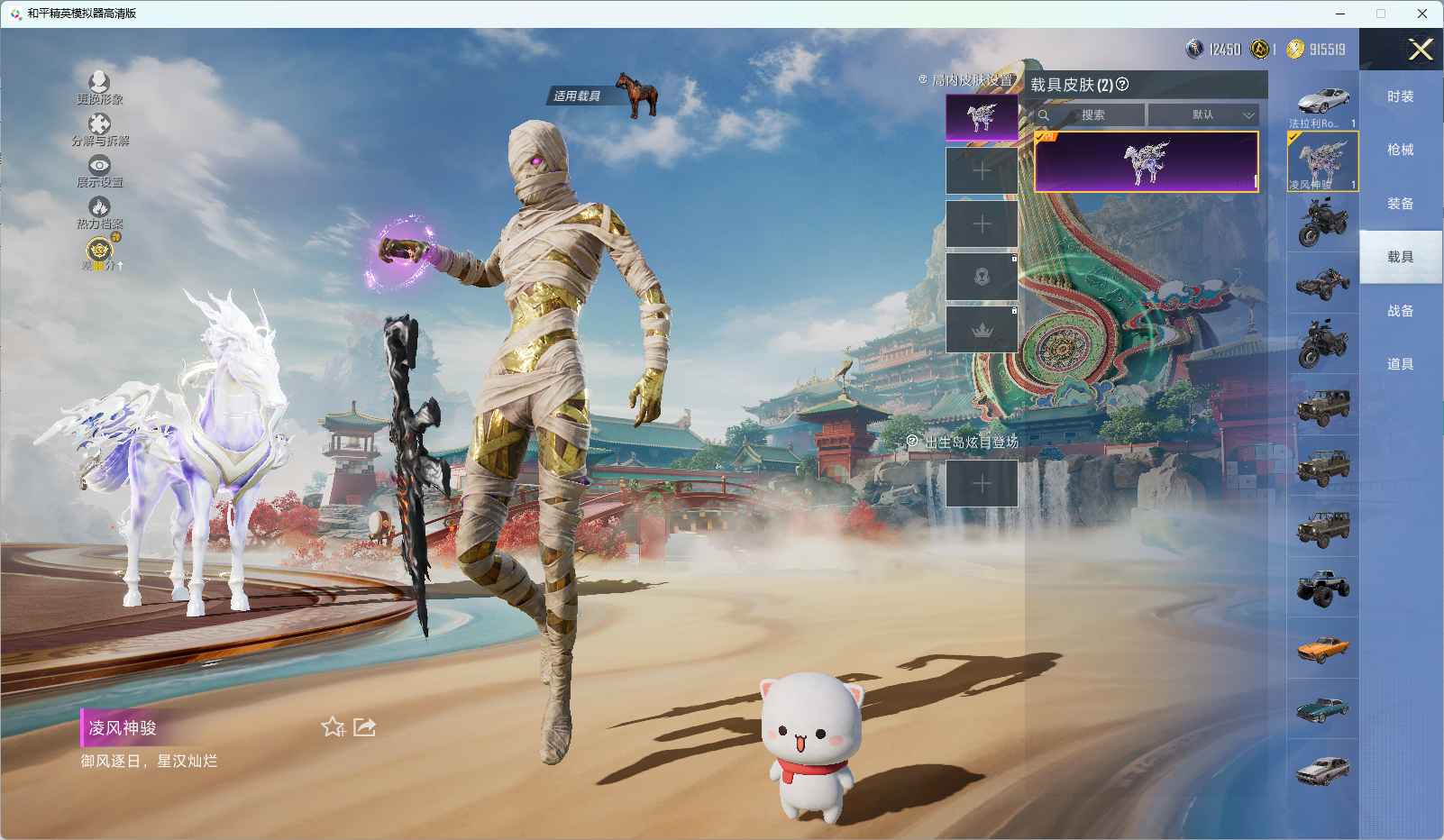Select the purple horse skin card

point(1146,162)
